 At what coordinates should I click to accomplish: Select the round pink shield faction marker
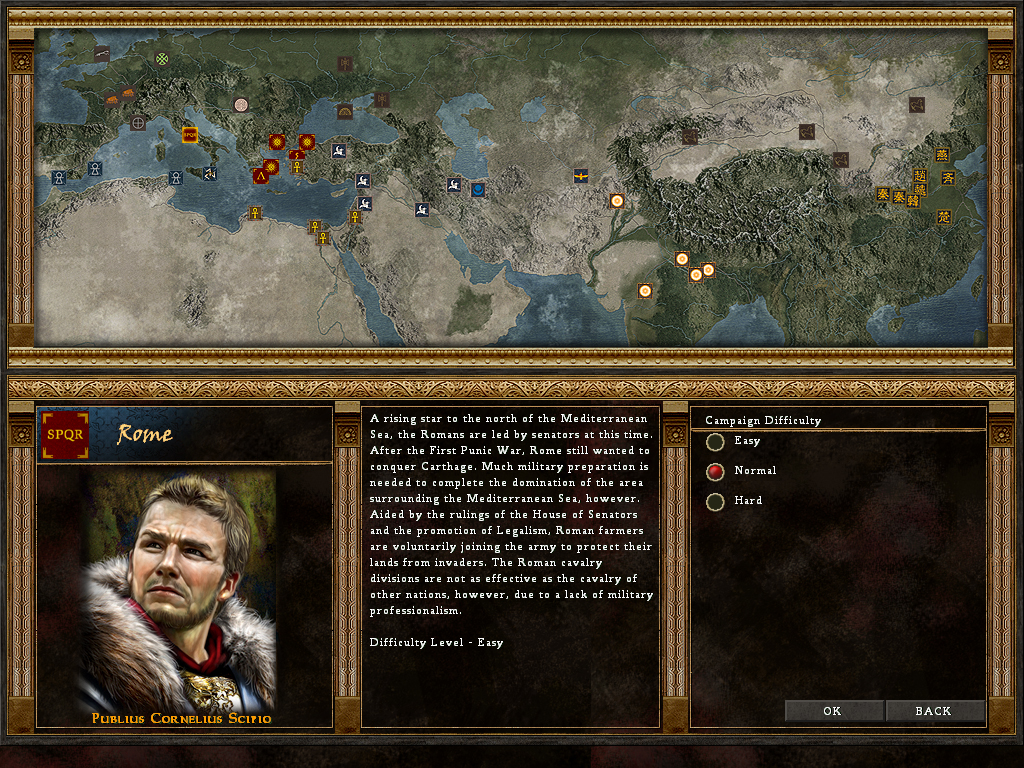[240, 104]
